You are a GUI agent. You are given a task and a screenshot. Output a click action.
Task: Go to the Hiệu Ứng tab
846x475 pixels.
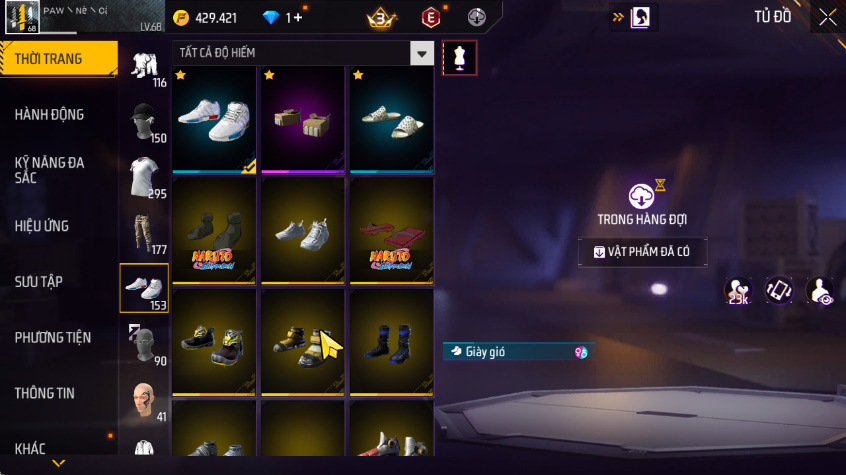pos(42,226)
